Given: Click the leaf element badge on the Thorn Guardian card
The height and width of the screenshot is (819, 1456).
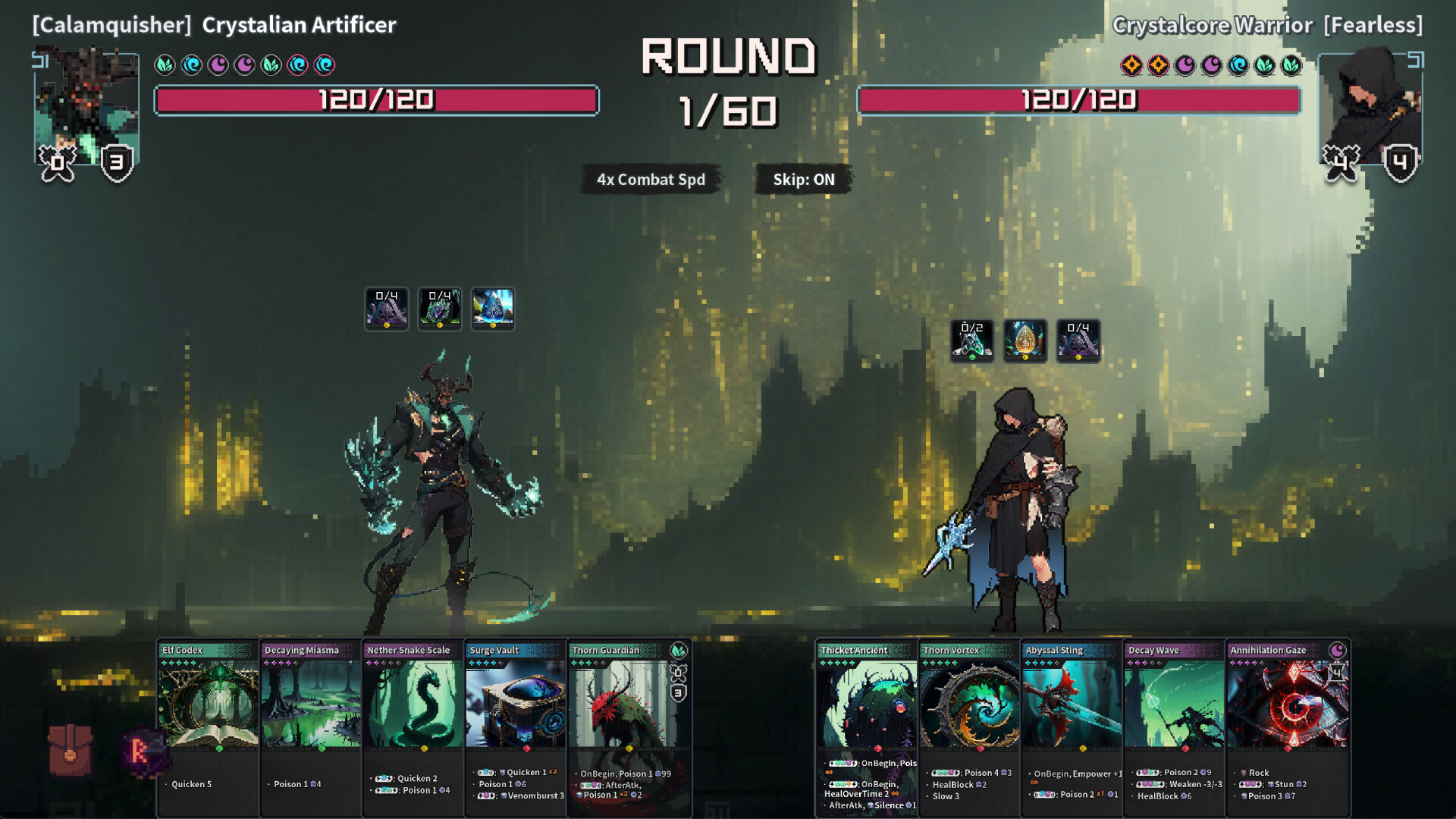Looking at the screenshot, I should point(680,651).
